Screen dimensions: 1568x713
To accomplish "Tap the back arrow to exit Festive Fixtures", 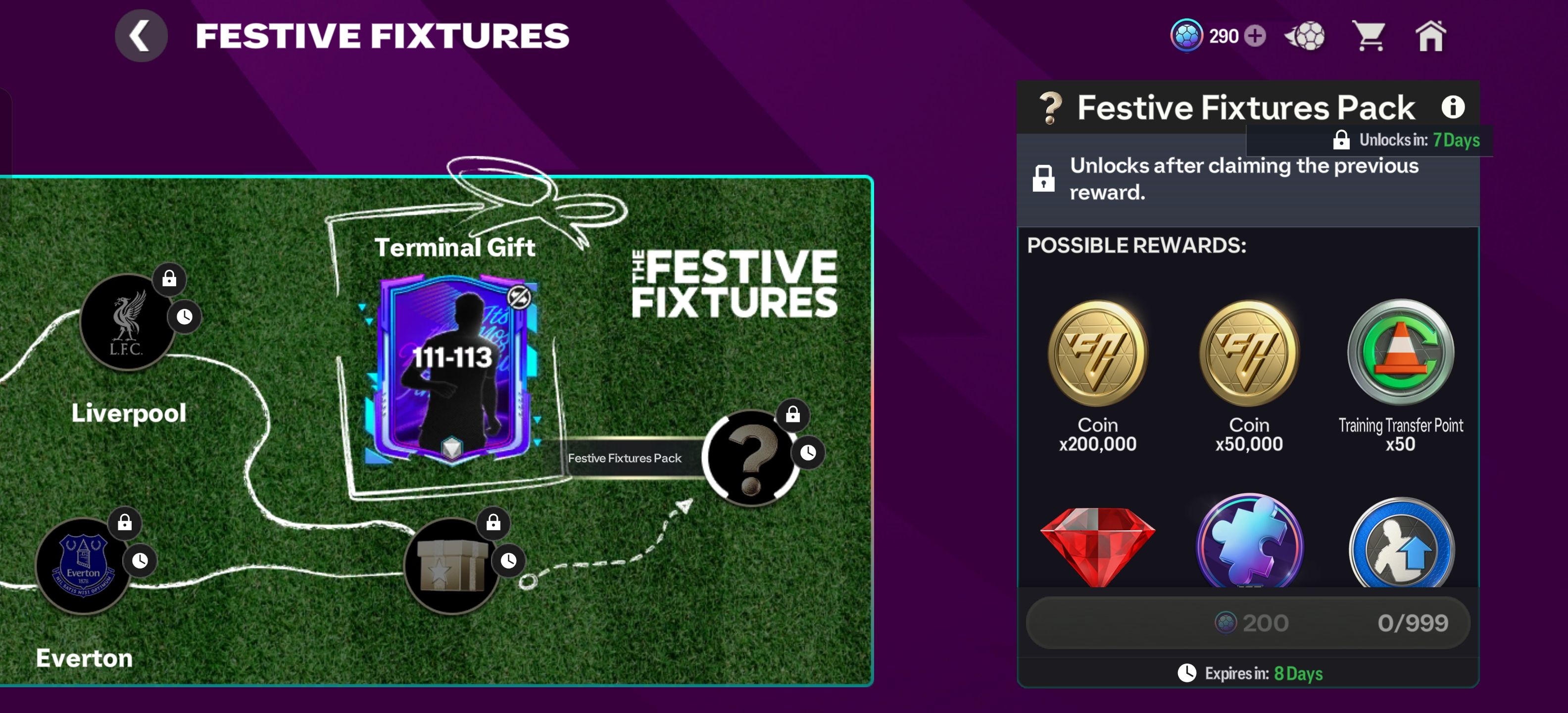I will [141, 35].
